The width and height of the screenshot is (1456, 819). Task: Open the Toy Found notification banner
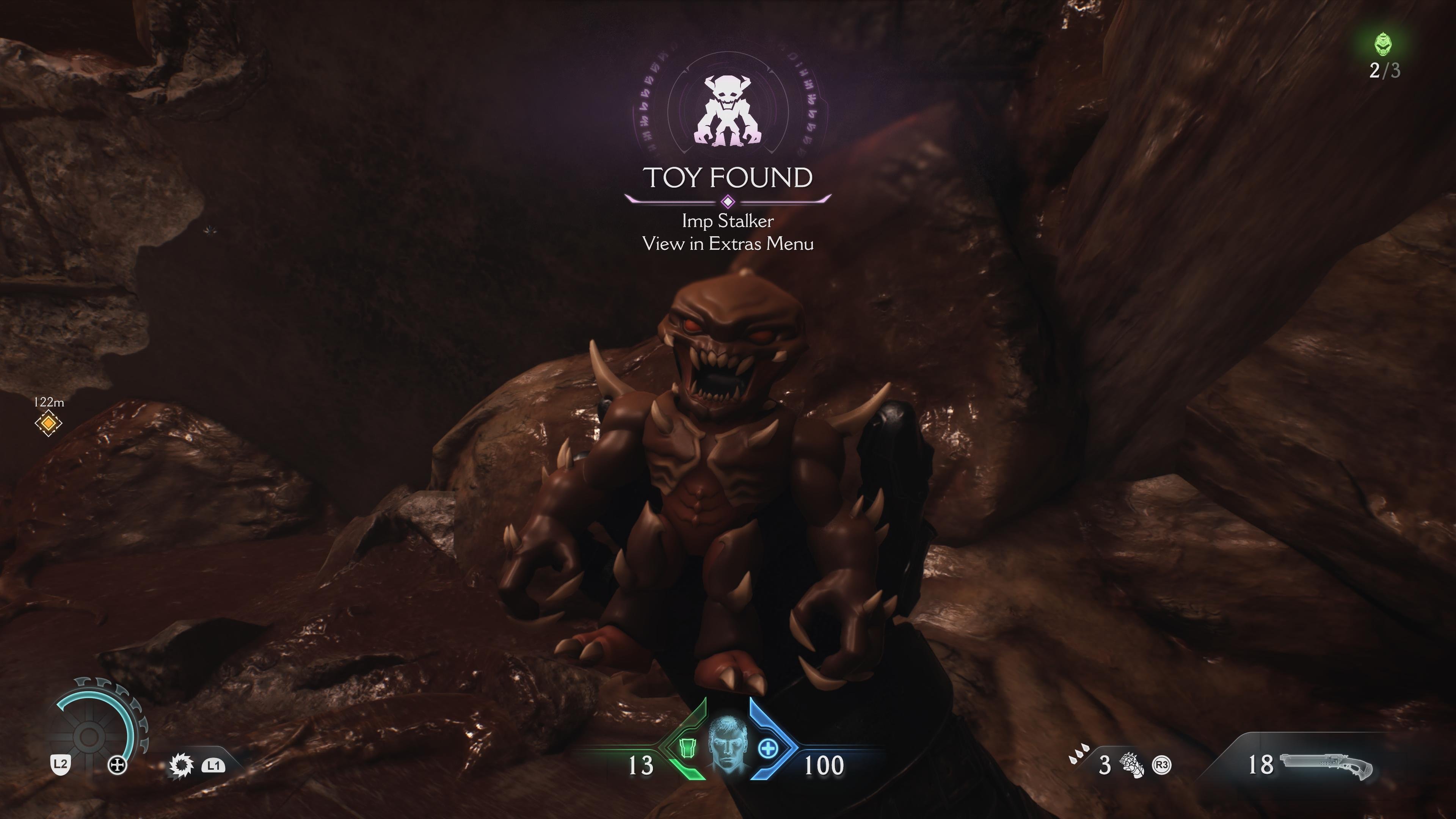(x=729, y=178)
